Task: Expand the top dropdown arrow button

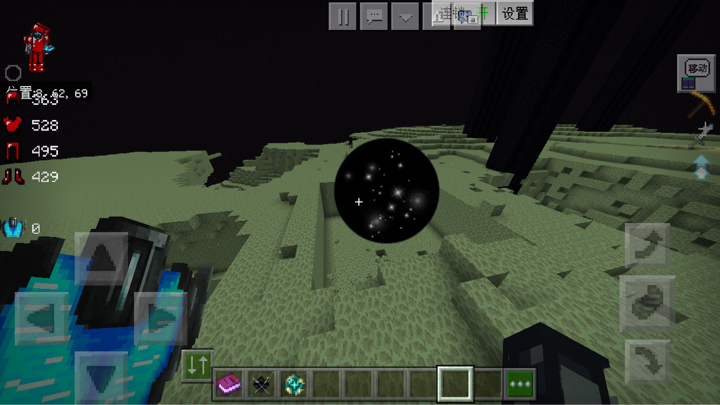Action: point(404,16)
